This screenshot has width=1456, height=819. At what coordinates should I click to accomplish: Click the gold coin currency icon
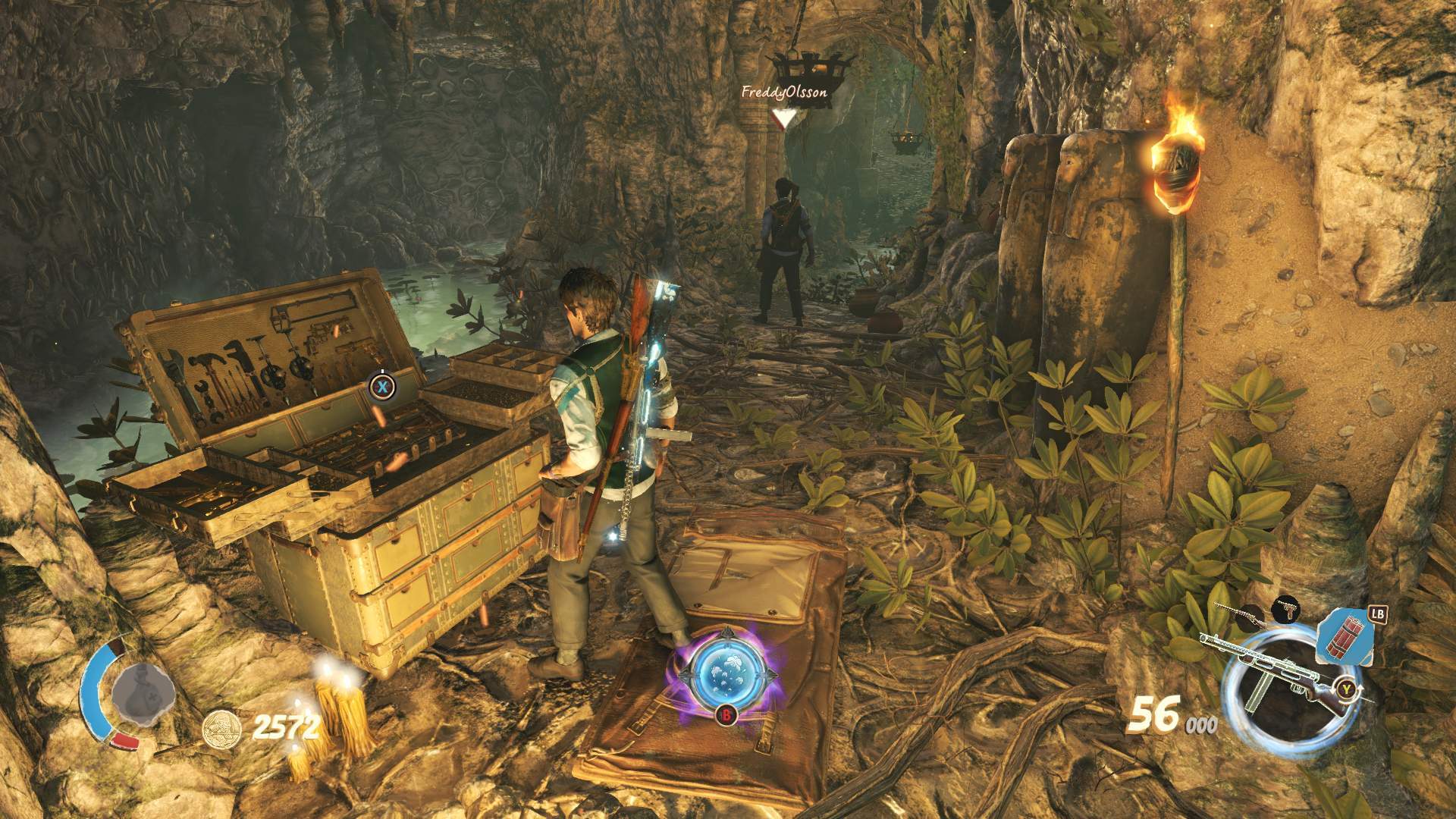tap(222, 730)
